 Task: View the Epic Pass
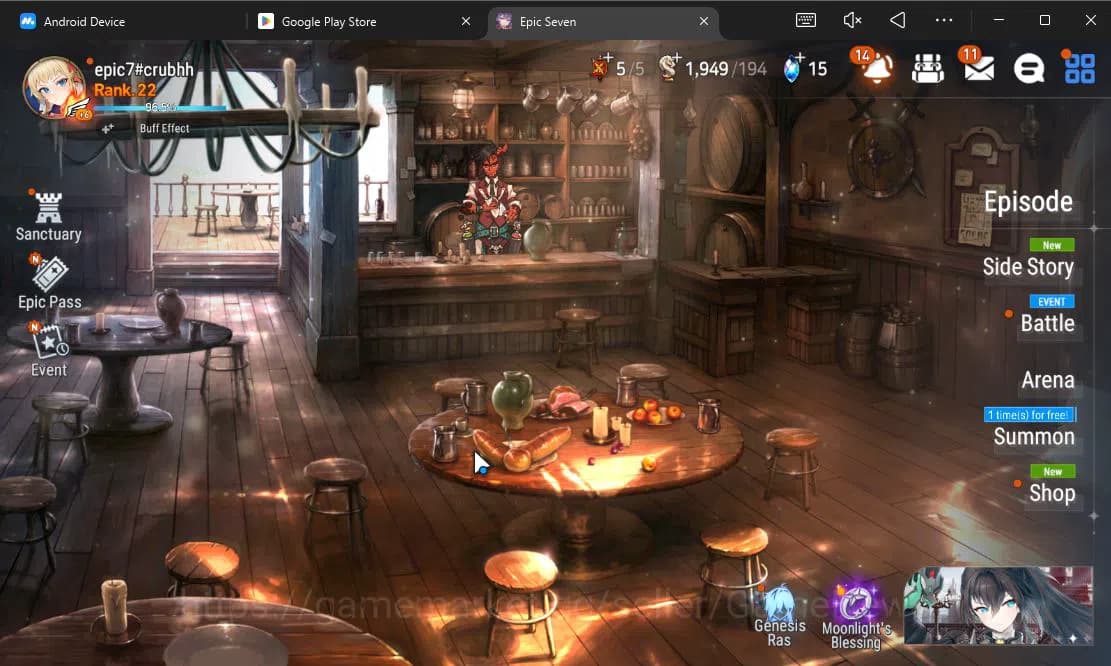(49, 282)
